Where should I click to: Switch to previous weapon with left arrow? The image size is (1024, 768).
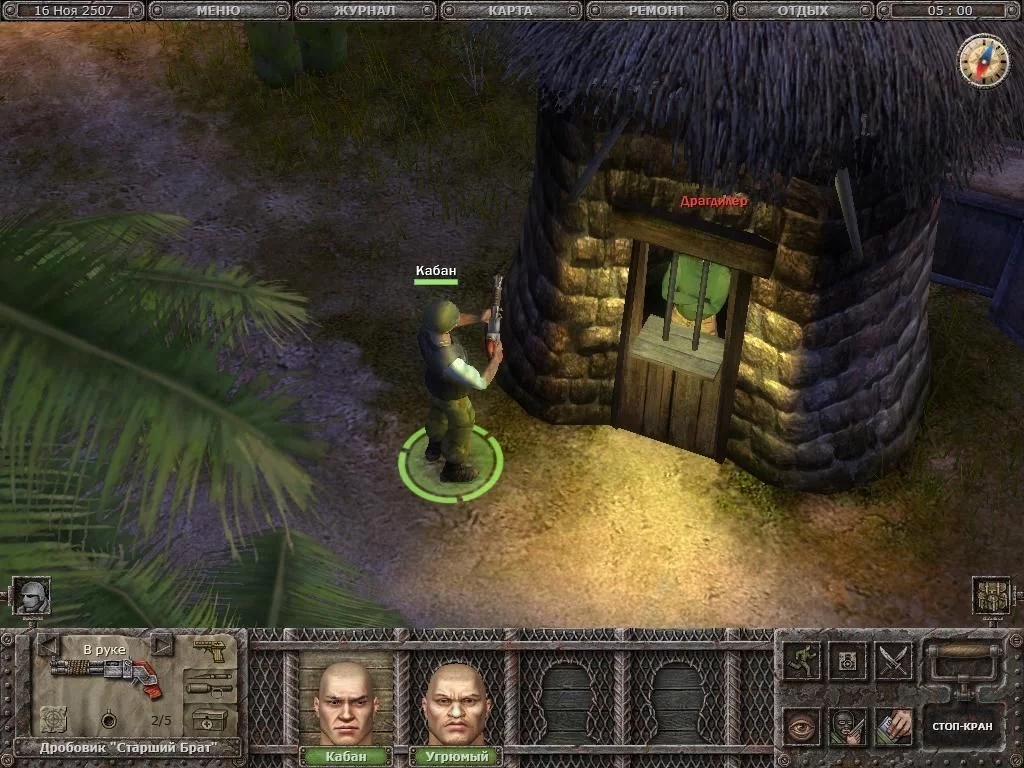(x=48, y=646)
